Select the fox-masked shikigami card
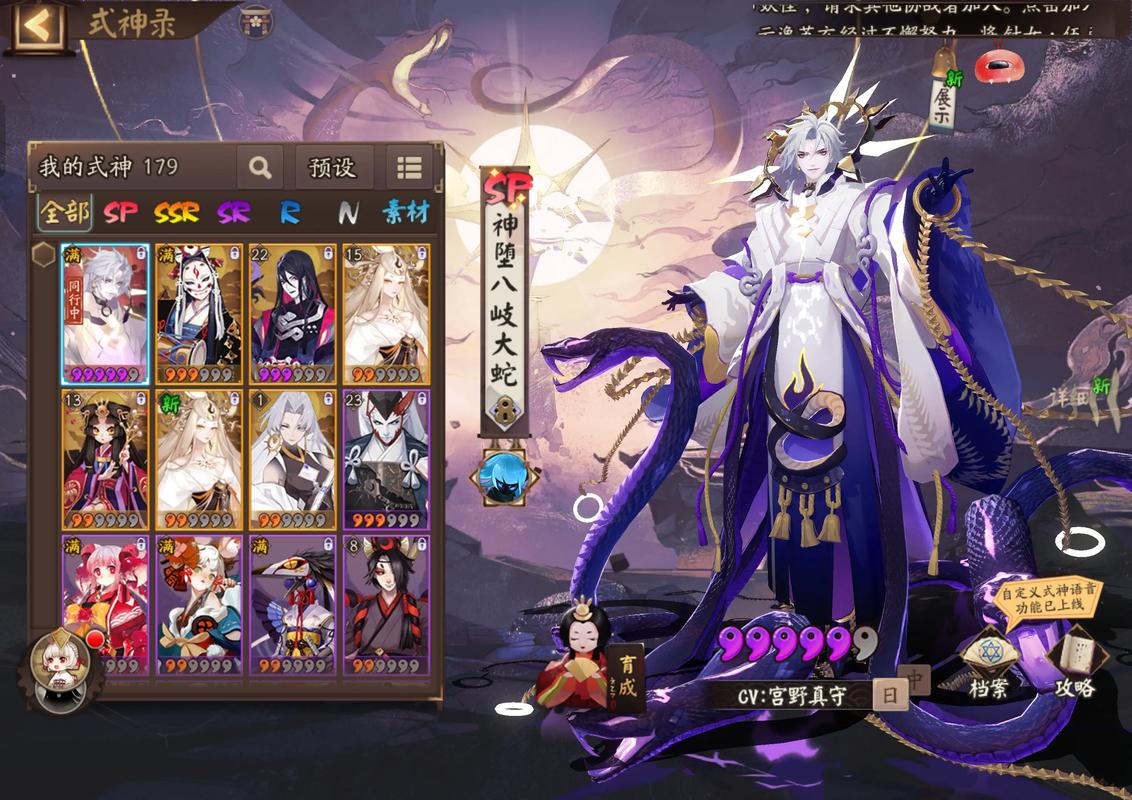The width and height of the screenshot is (1132, 800). click(198, 314)
